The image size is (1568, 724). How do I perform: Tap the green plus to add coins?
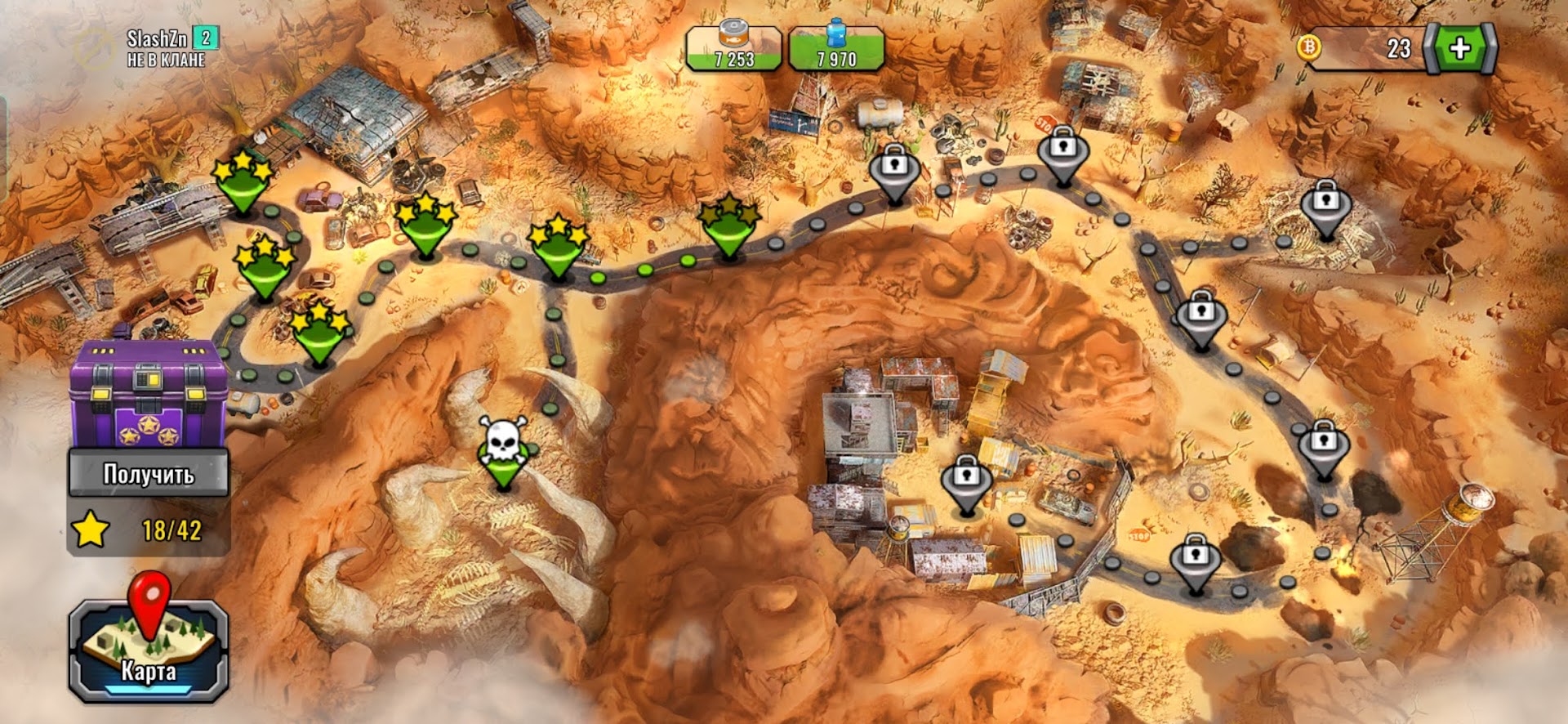pyautogui.click(x=1460, y=49)
